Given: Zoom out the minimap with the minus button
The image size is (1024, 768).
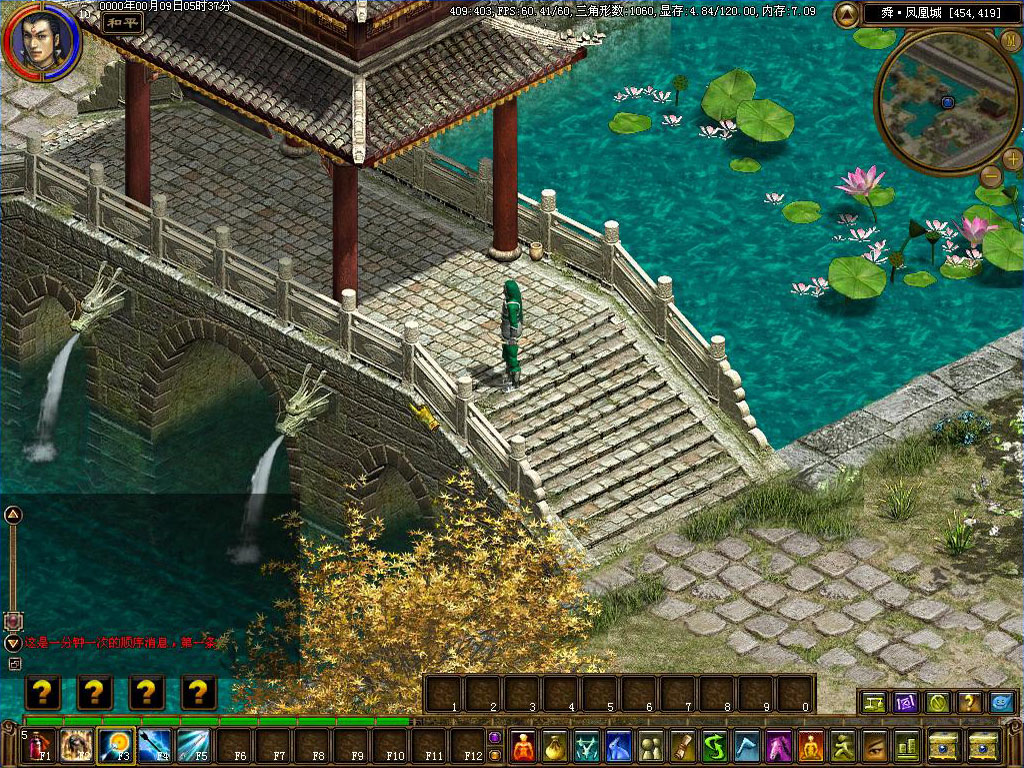Looking at the screenshot, I should (x=990, y=177).
